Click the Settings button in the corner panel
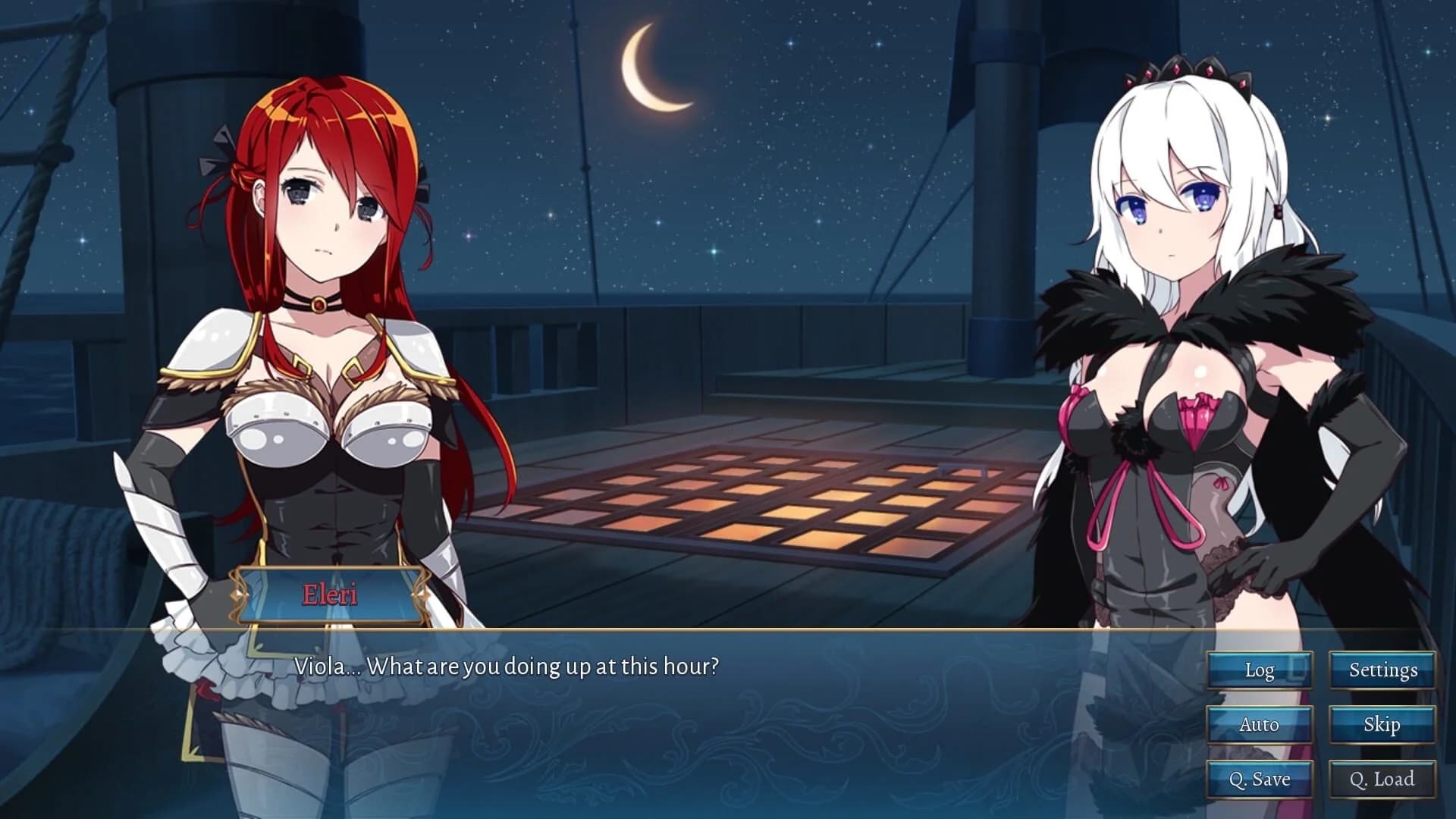 1383,670
